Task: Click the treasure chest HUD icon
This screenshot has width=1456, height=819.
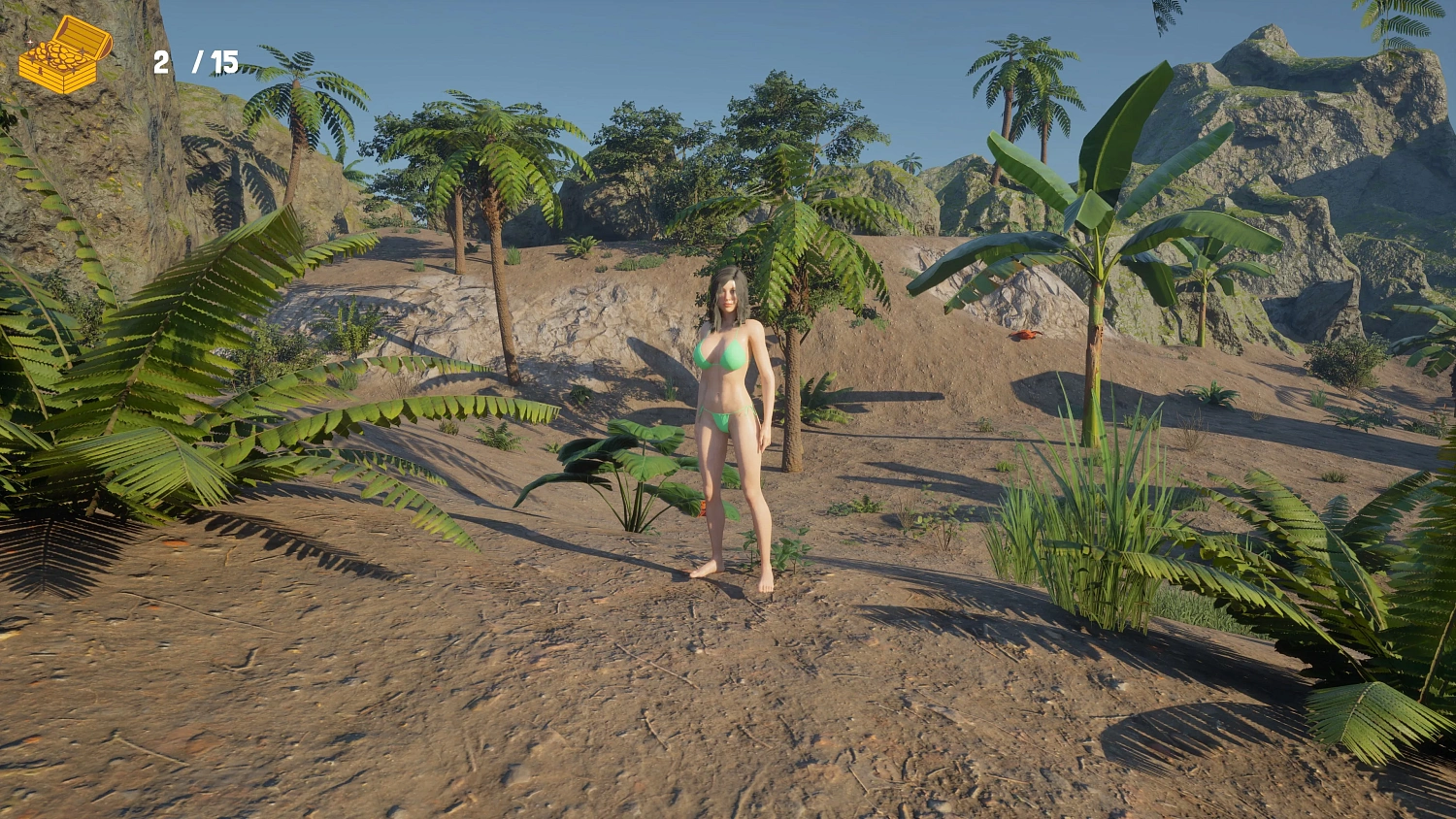Action: pyautogui.click(x=67, y=55)
